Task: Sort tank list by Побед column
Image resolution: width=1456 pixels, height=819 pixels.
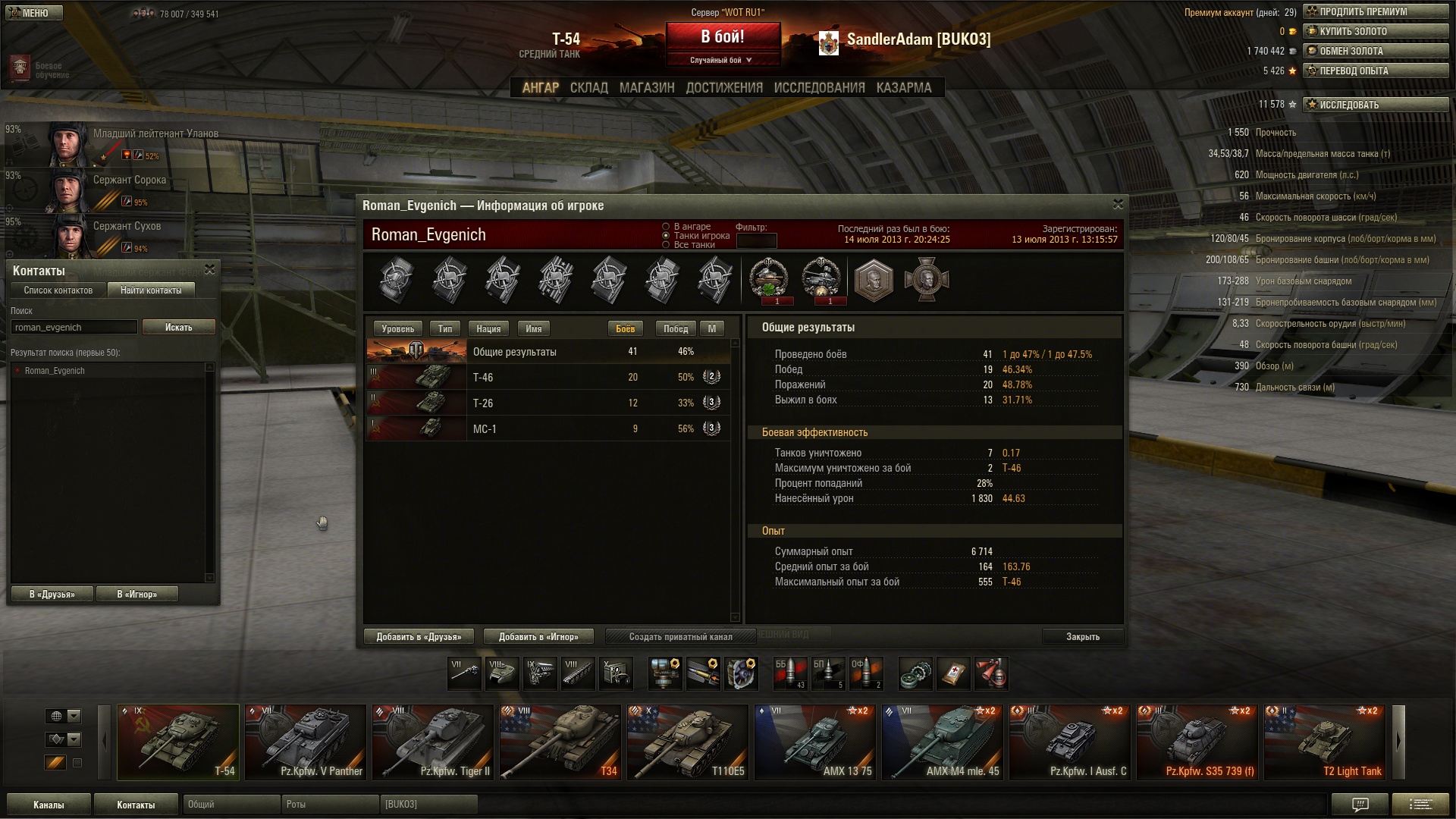Action: pos(675,328)
